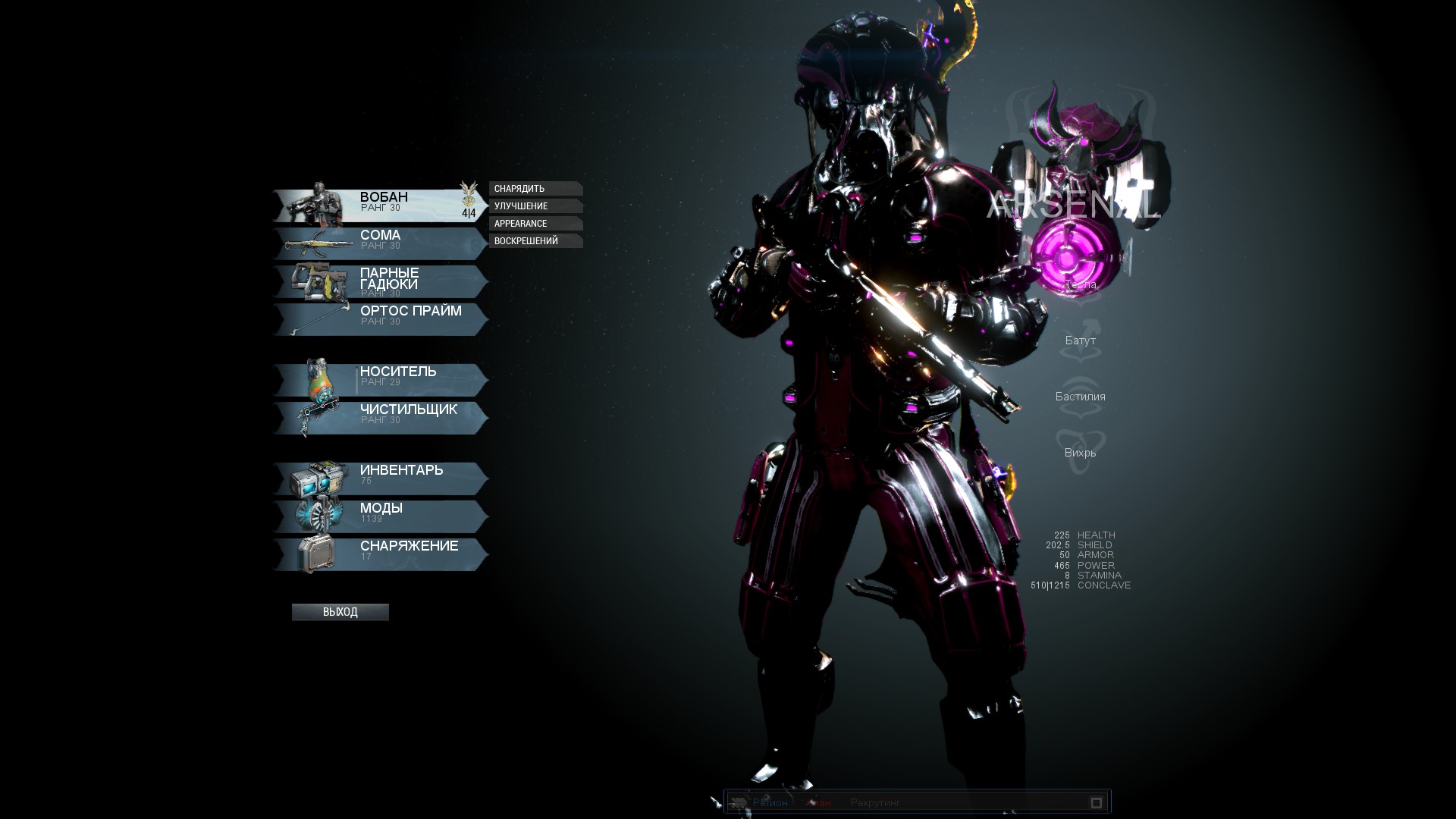Expand the chat window with square button

1096,802
